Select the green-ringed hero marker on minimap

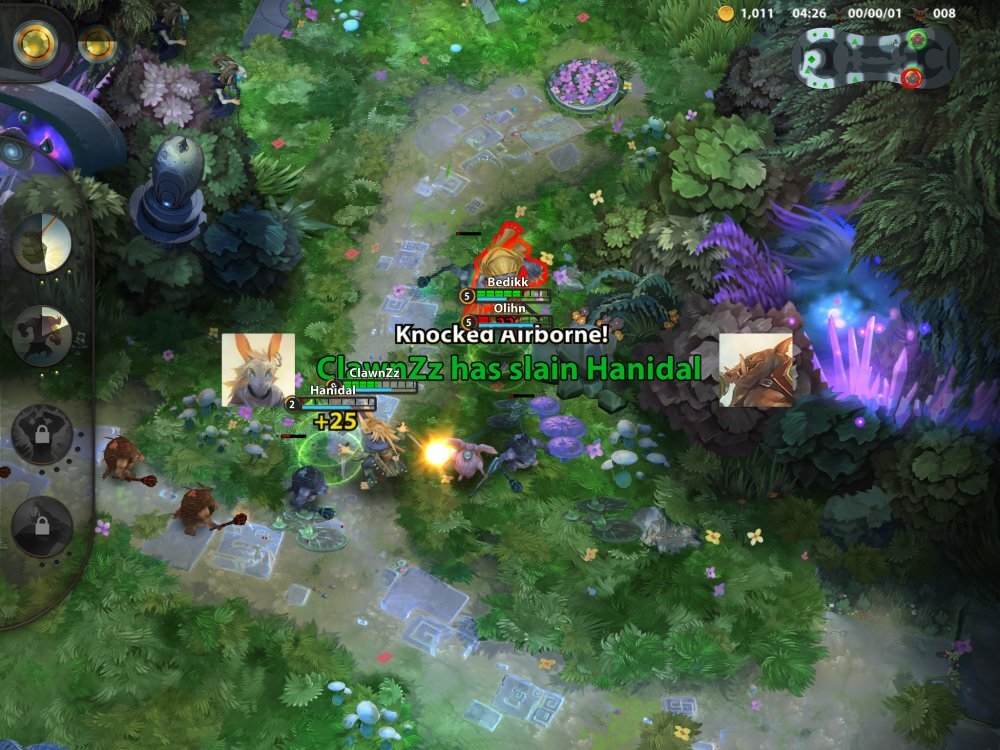(918, 39)
